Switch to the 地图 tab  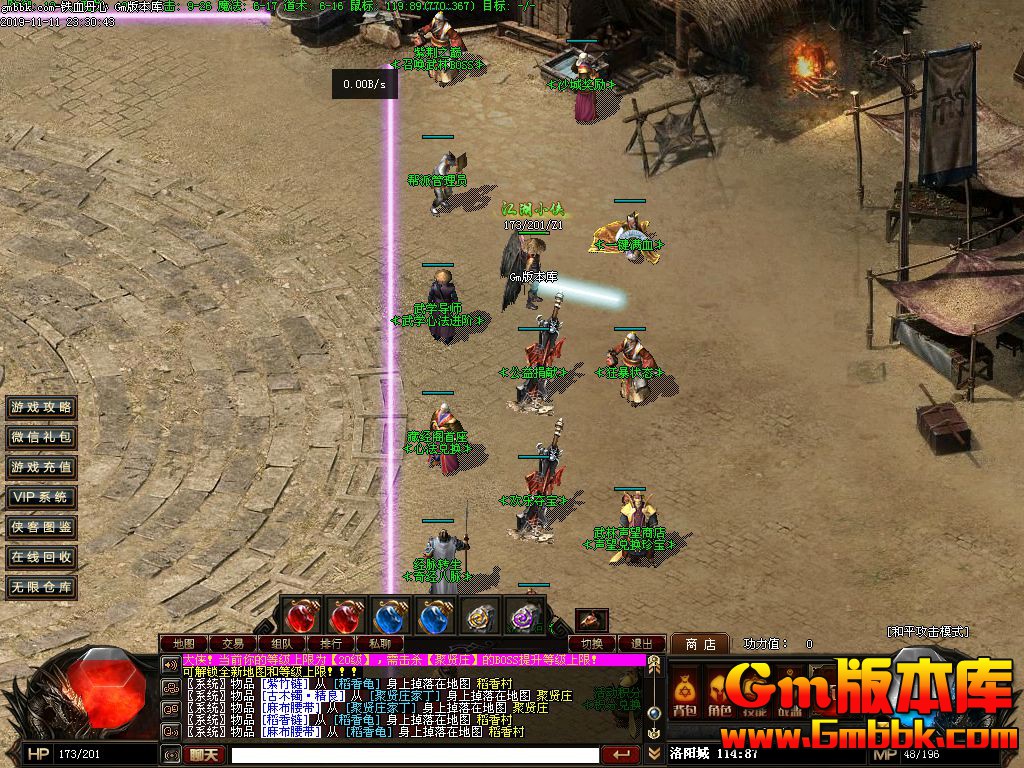[x=184, y=643]
